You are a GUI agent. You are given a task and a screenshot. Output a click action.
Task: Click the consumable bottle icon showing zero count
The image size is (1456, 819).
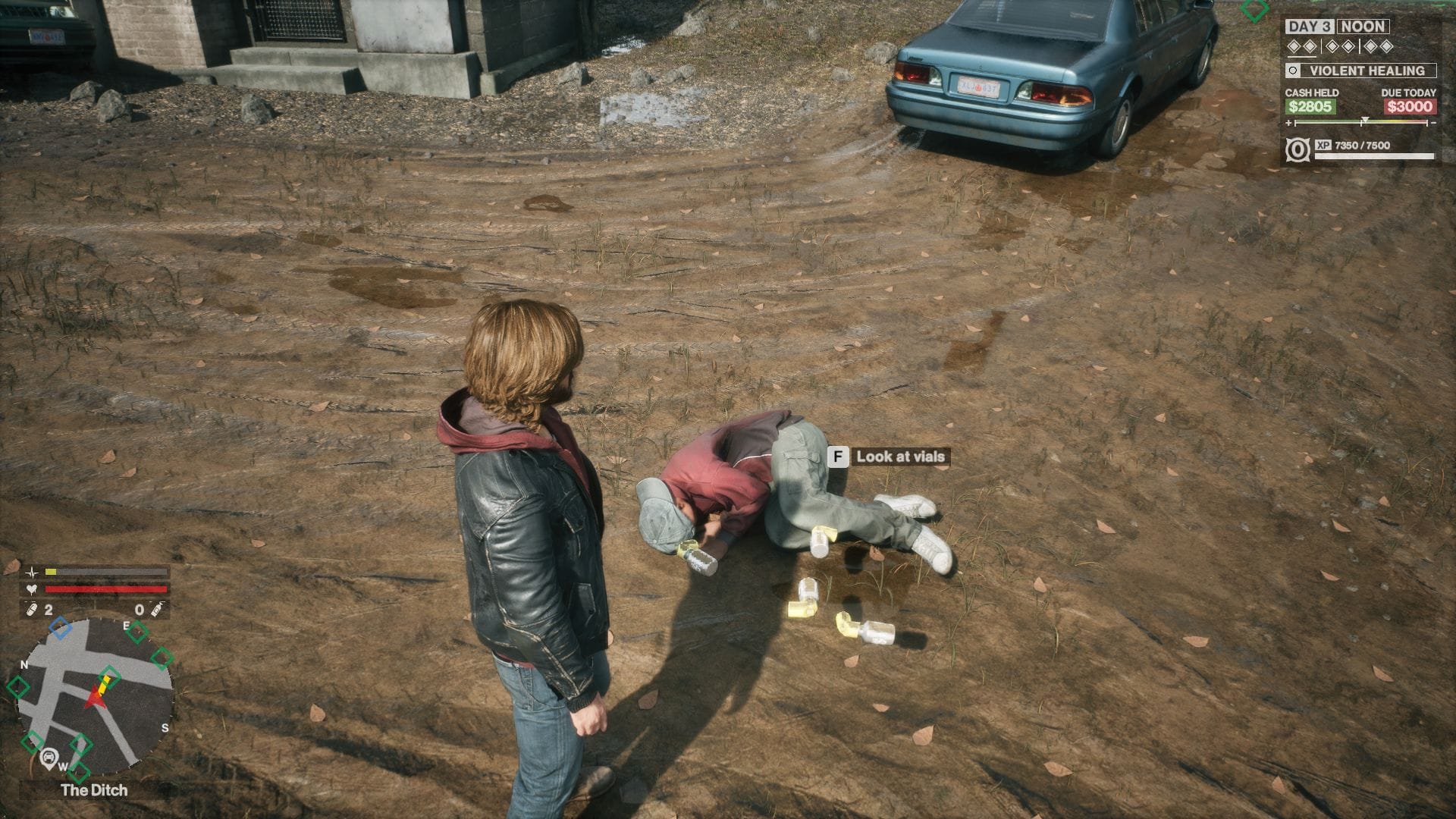tap(157, 610)
